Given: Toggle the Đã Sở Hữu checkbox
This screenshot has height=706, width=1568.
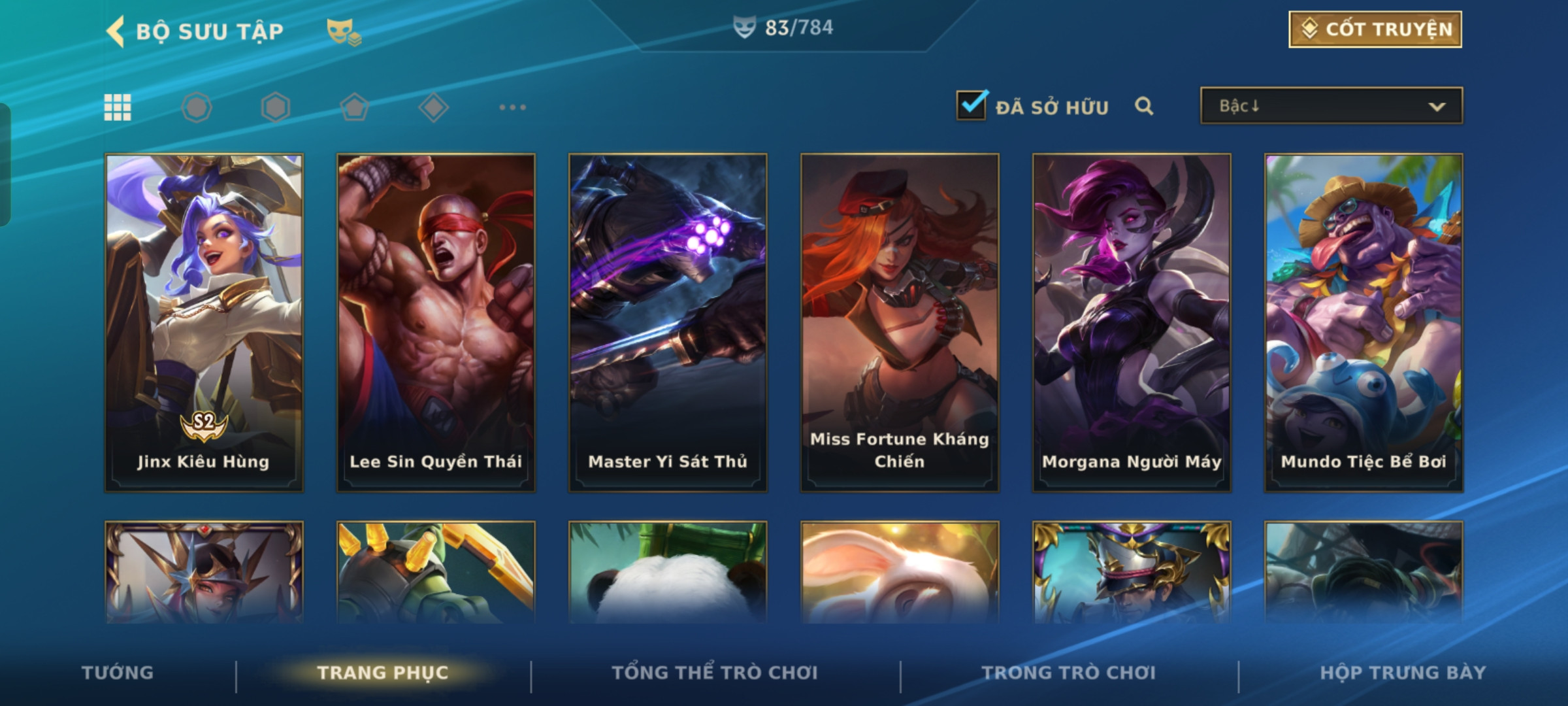Looking at the screenshot, I should click(x=971, y=105).
